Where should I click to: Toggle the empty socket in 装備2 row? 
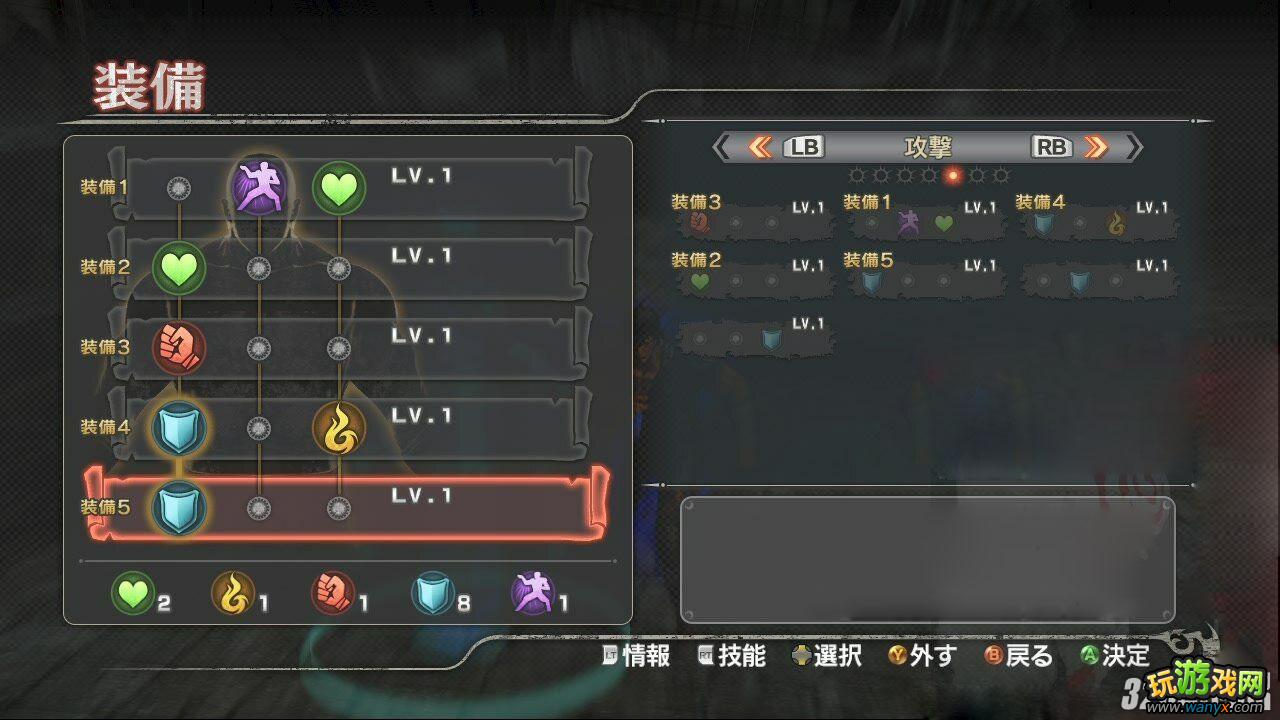(260, 266)
